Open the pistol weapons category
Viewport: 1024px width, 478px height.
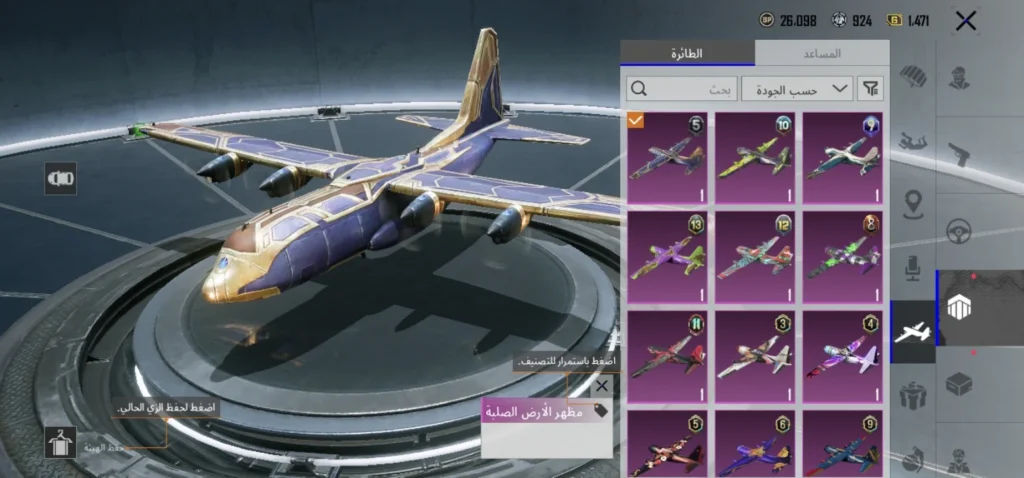tap(960, 152)
